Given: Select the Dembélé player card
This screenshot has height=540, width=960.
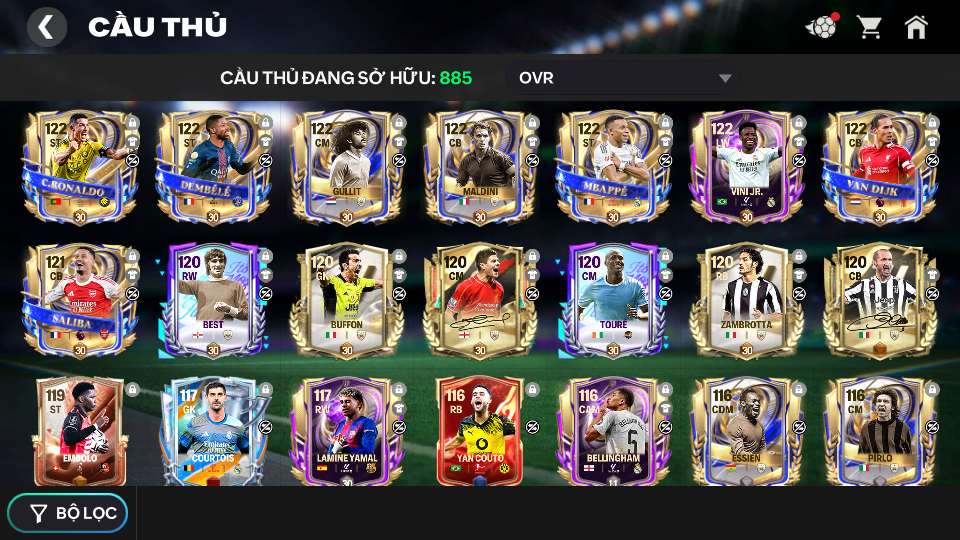Looking at the screenshot, I should pyautogui.click(x=213, y=167).
